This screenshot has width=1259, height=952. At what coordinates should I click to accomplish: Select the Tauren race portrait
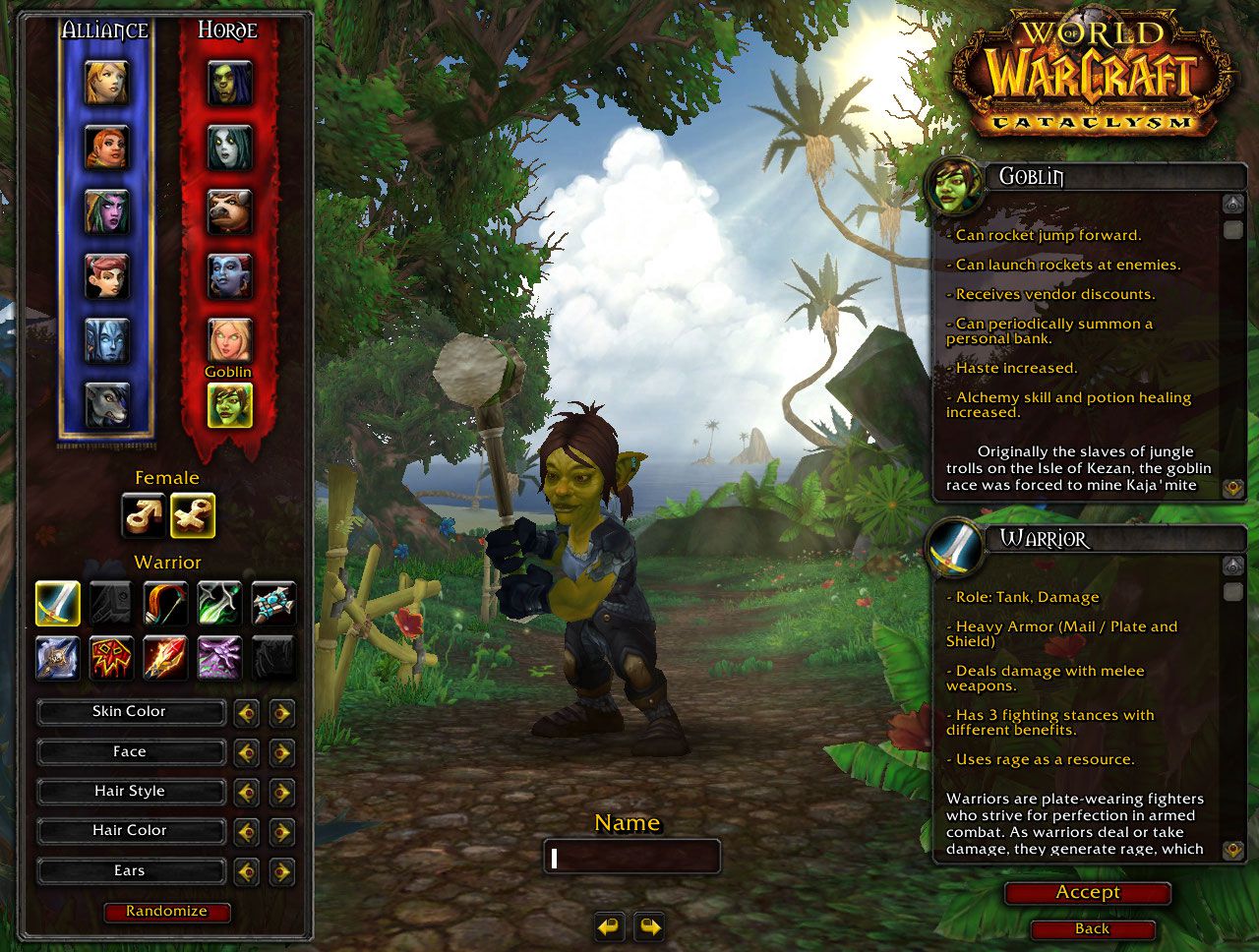pos(228,210)
